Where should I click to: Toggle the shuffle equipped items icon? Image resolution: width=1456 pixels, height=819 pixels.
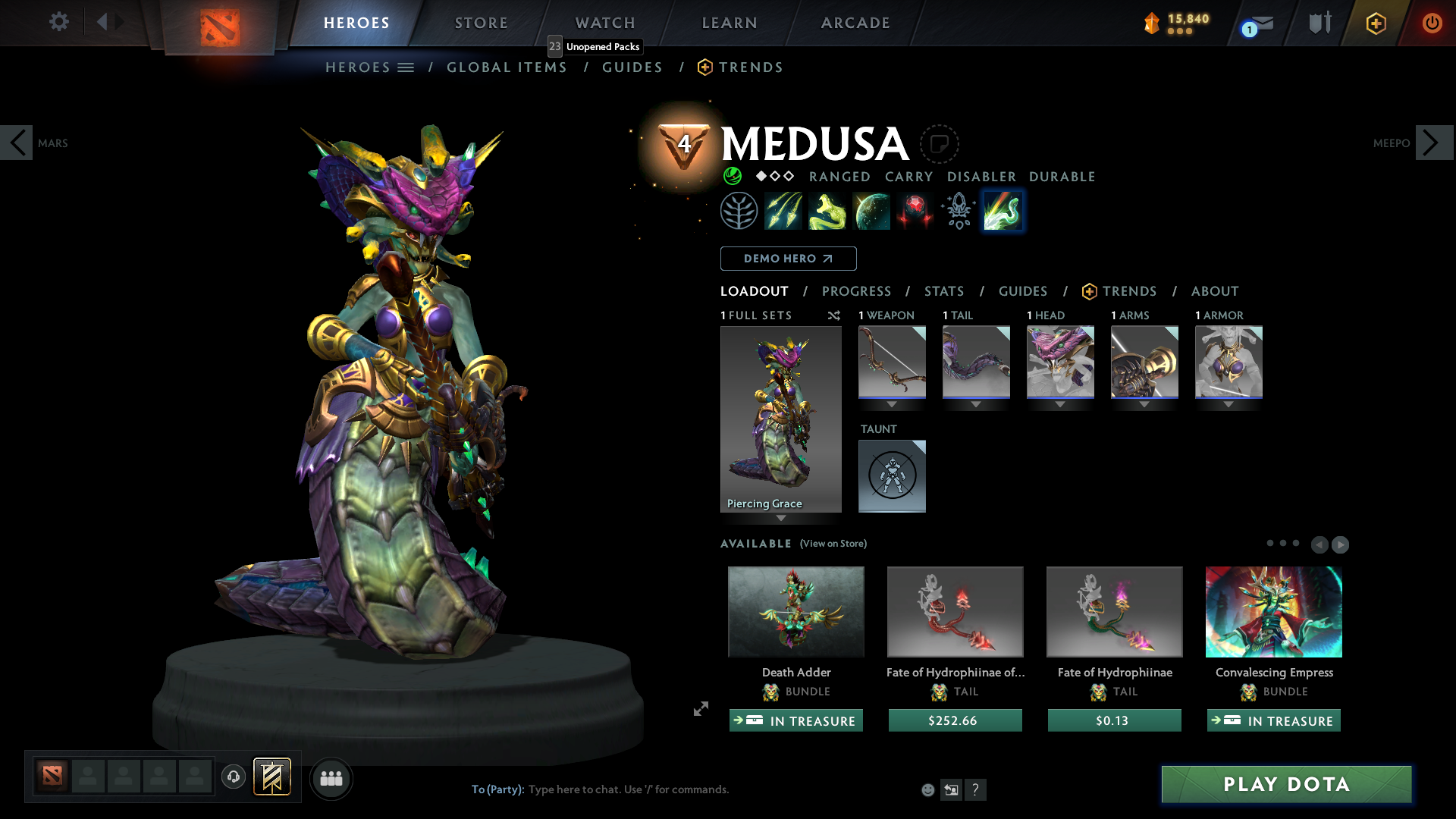tap(834, 315)
